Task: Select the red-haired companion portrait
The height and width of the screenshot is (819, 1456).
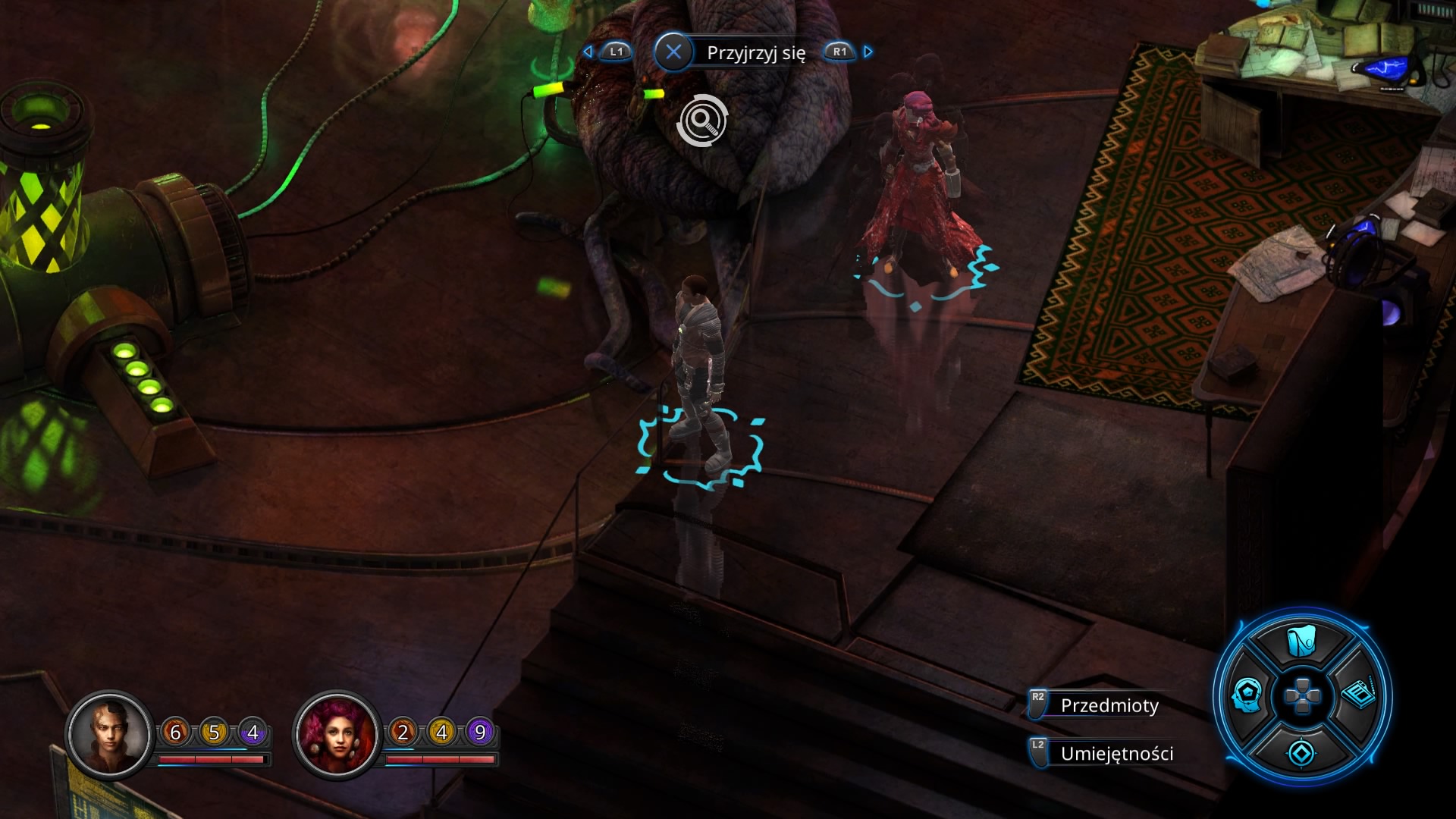Action: point(337,733)
